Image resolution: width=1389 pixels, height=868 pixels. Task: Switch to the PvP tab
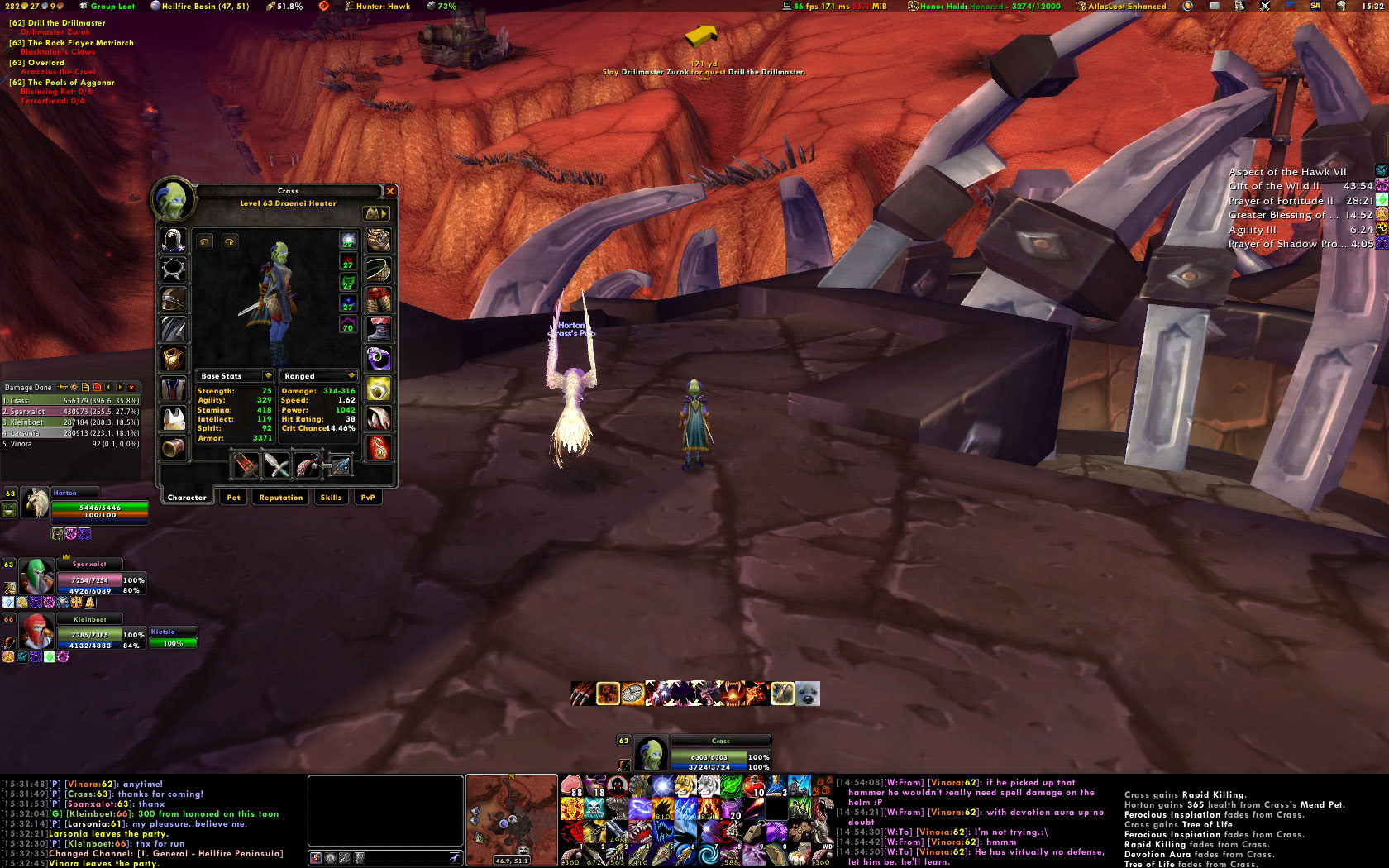pyautogui.click(x=368, y=498)
